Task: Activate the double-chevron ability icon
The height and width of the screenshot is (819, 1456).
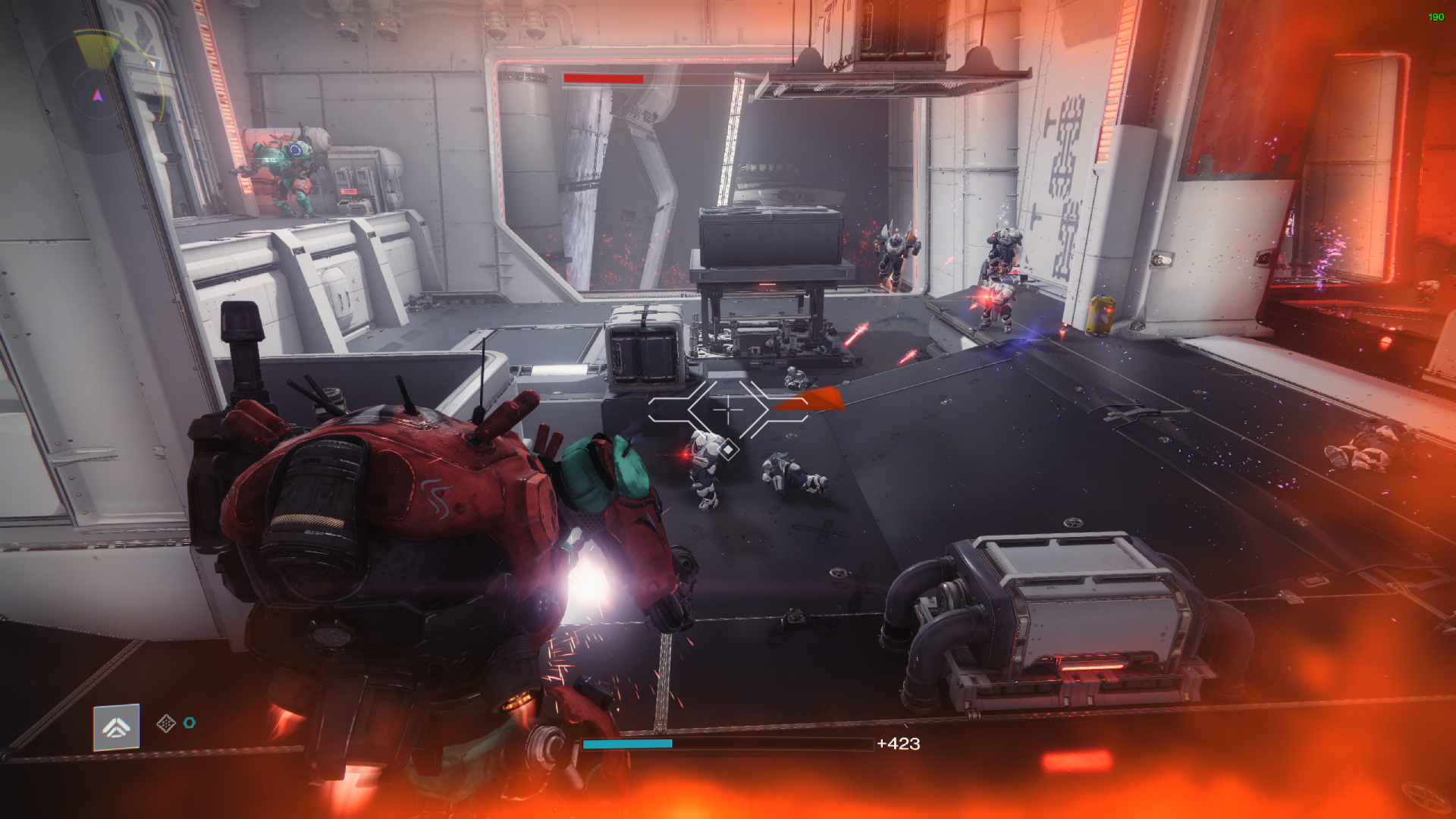Action: (116, 728)
